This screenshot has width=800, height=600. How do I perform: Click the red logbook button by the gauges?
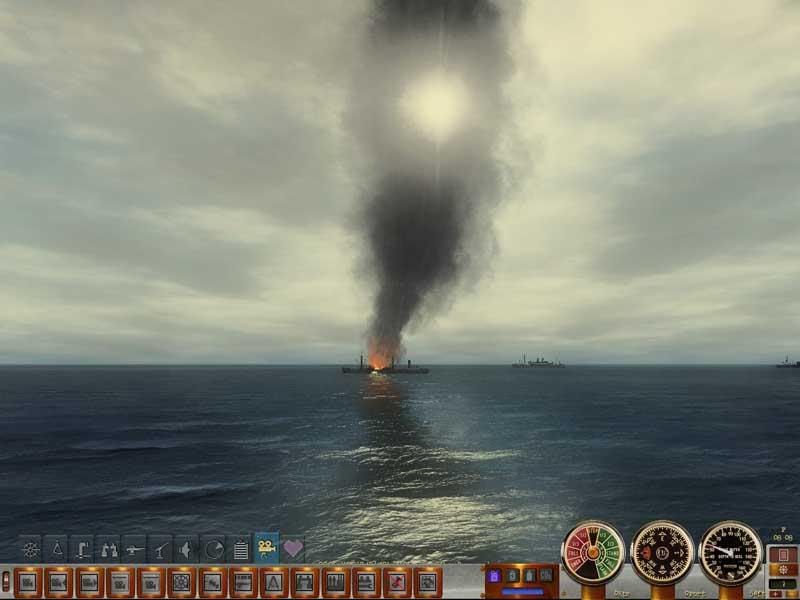click(x=781, y=554)
